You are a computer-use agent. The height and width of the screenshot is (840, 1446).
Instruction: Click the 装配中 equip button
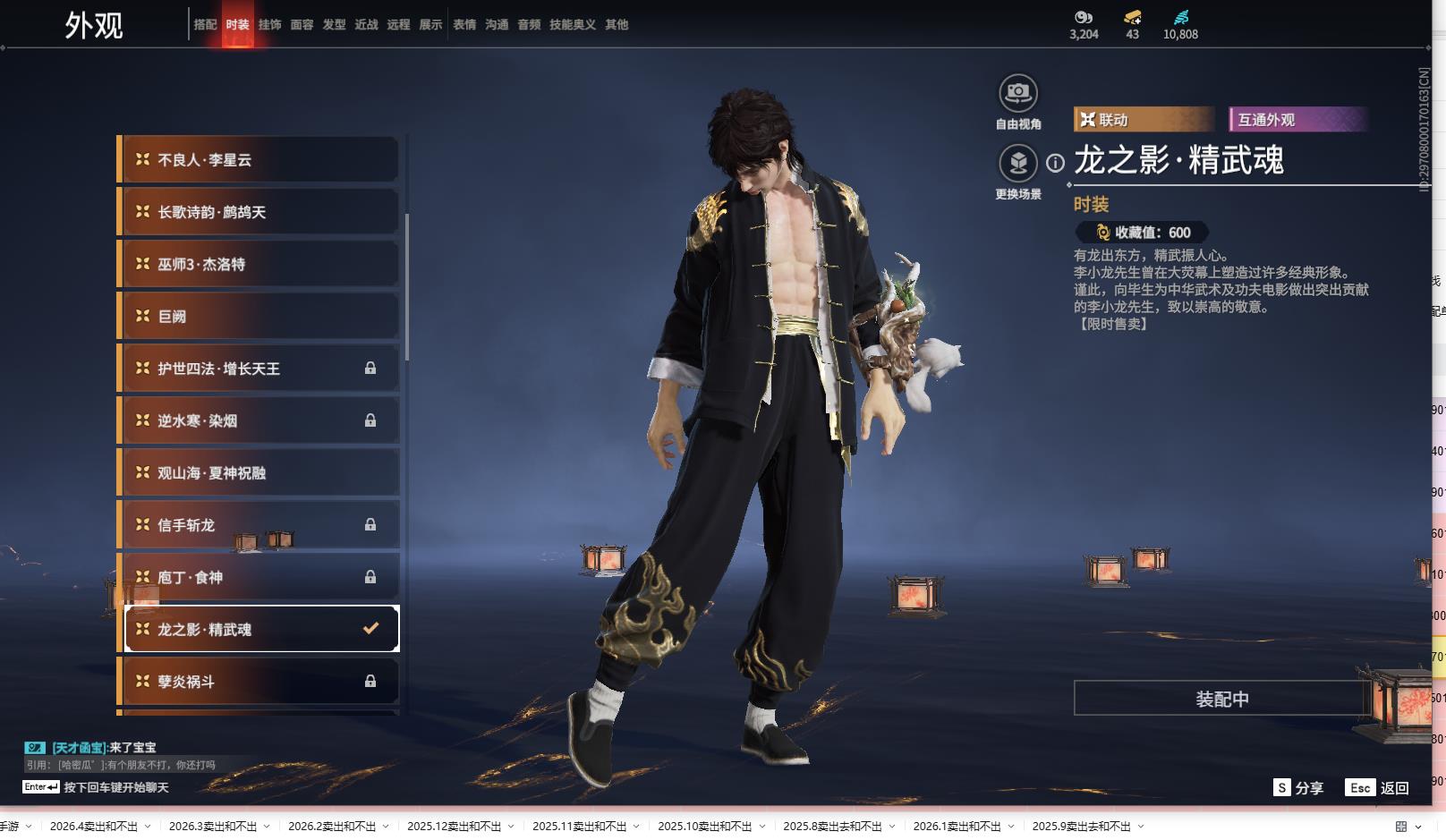coord(1221,699)
